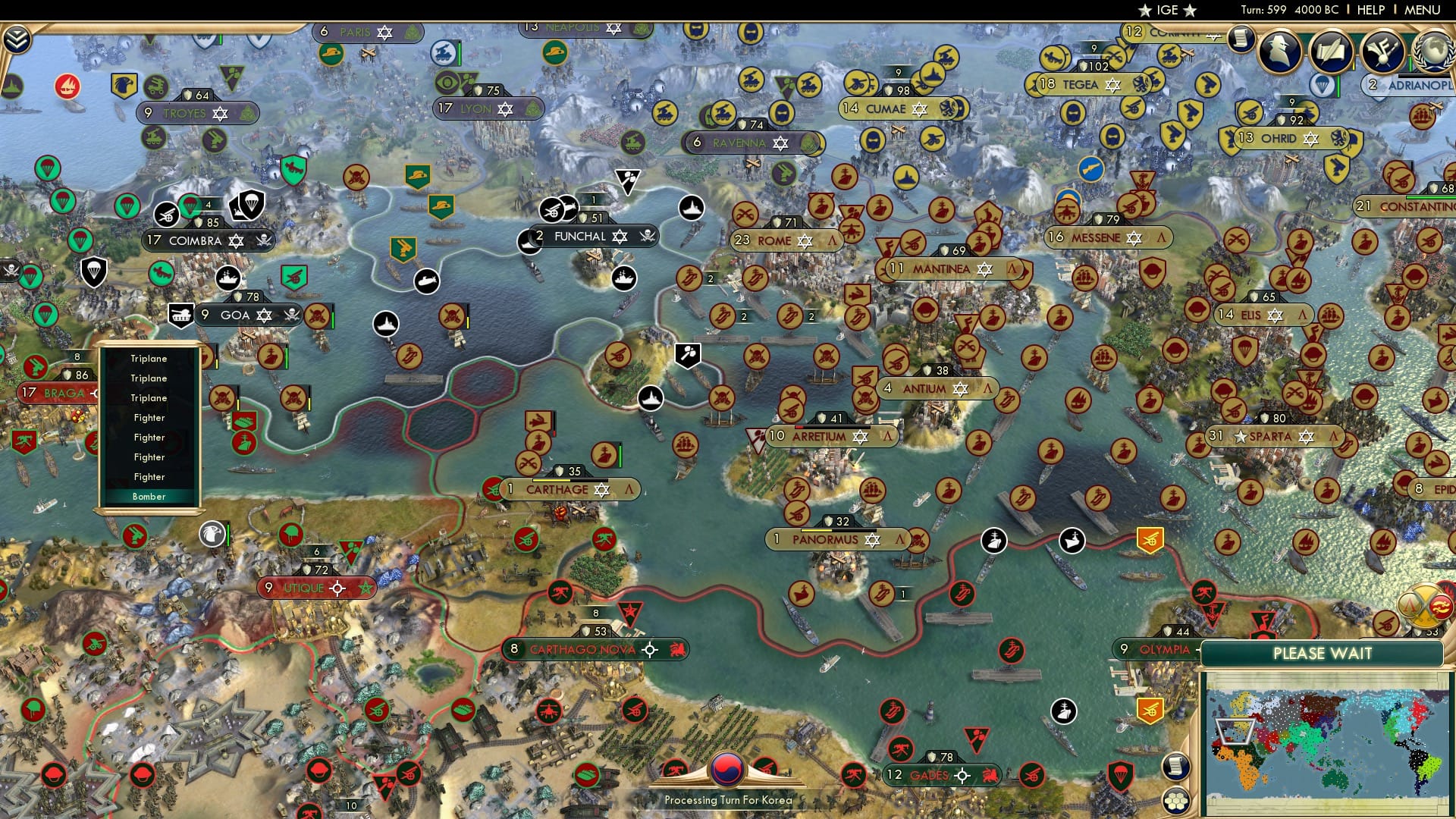Toggle strategic view with the scroll icon
This screenshot has height=819, width=1456.
tap(1175, 767)
